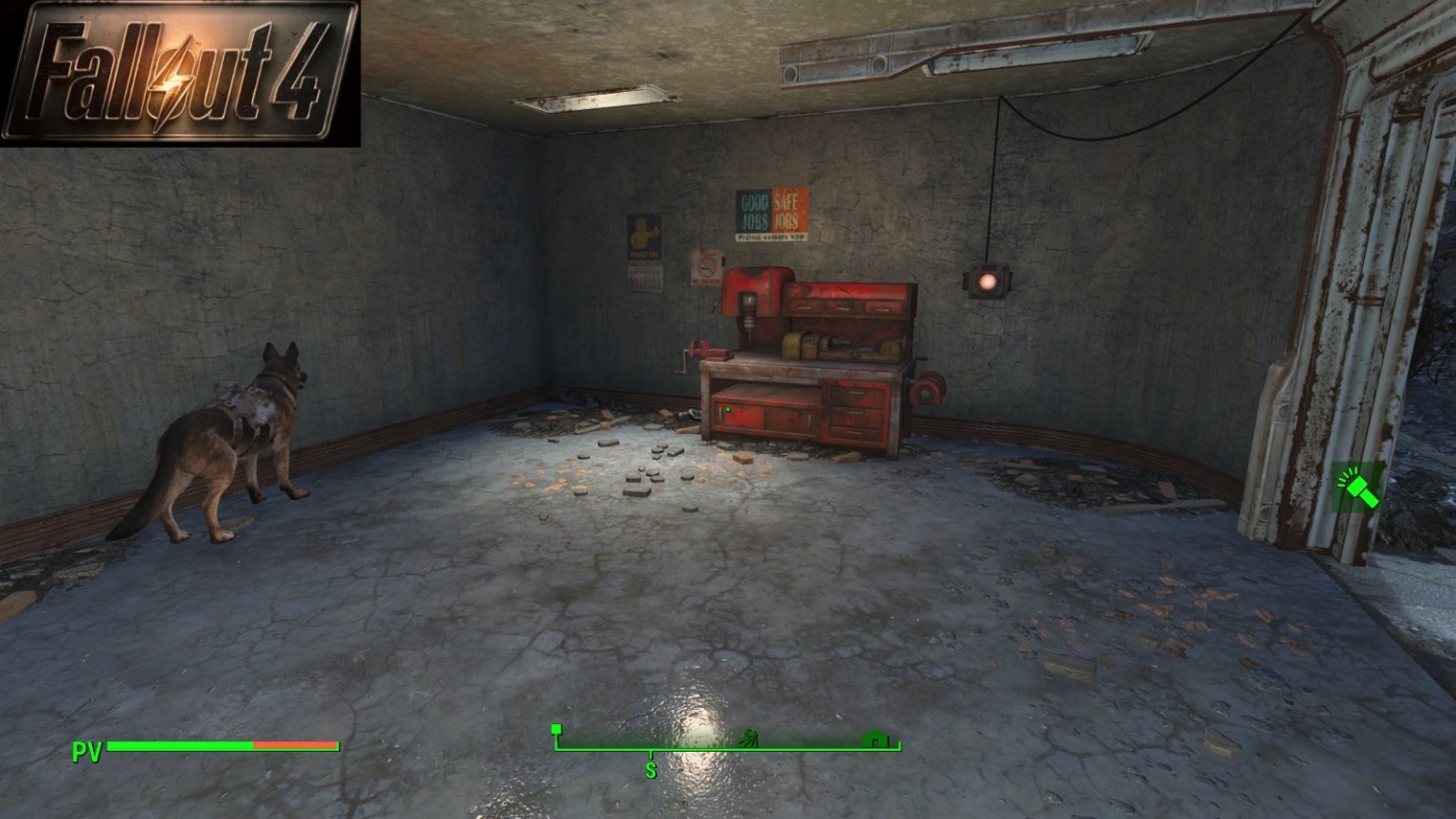Click the green square marker on the compass left
The image size is (1456, 819).
click(x=555, y=730)
